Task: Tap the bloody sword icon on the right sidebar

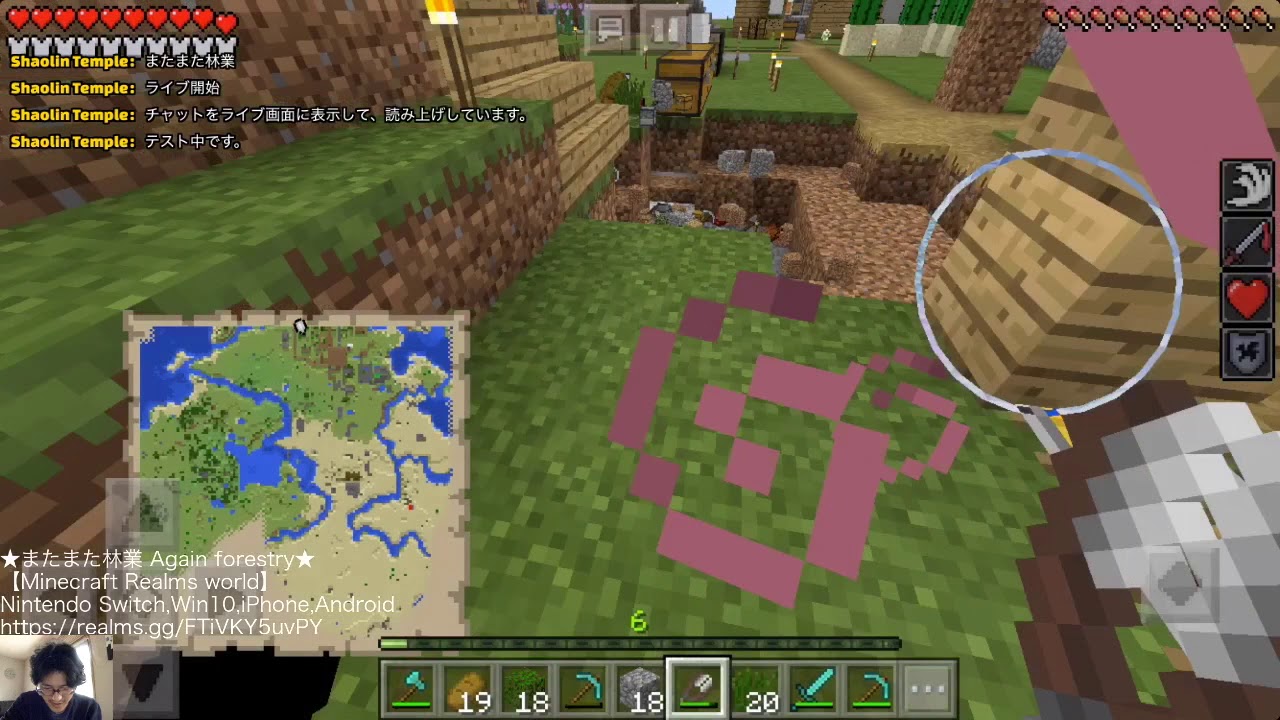Action: coord(1247,241)
